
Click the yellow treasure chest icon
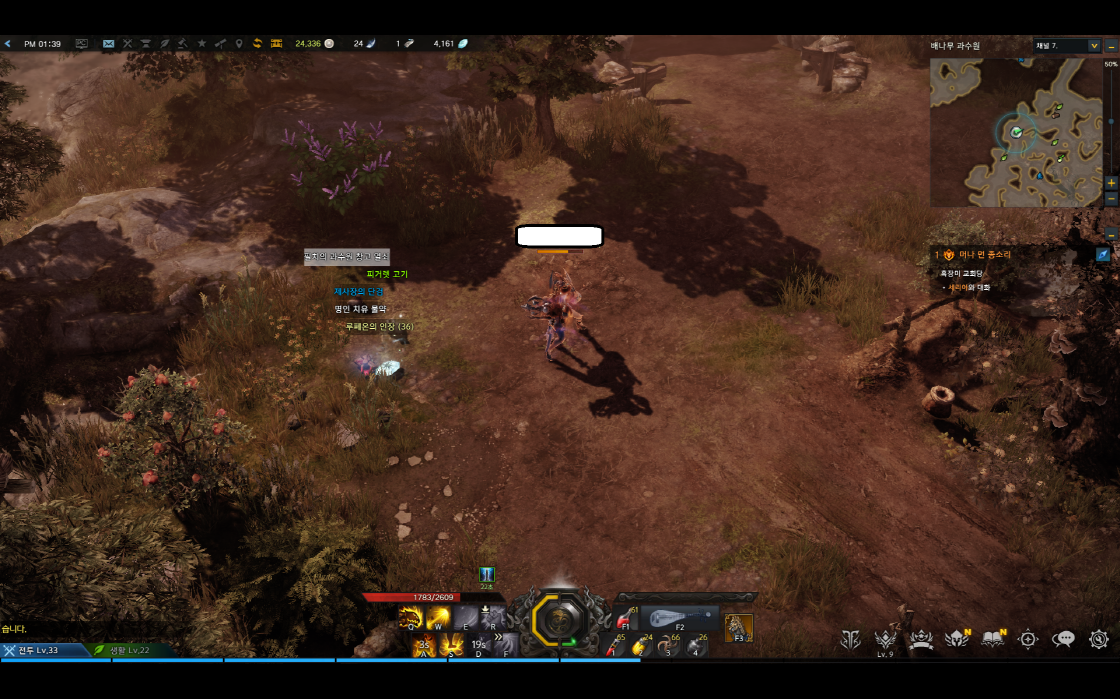click(x=276, y=44)
